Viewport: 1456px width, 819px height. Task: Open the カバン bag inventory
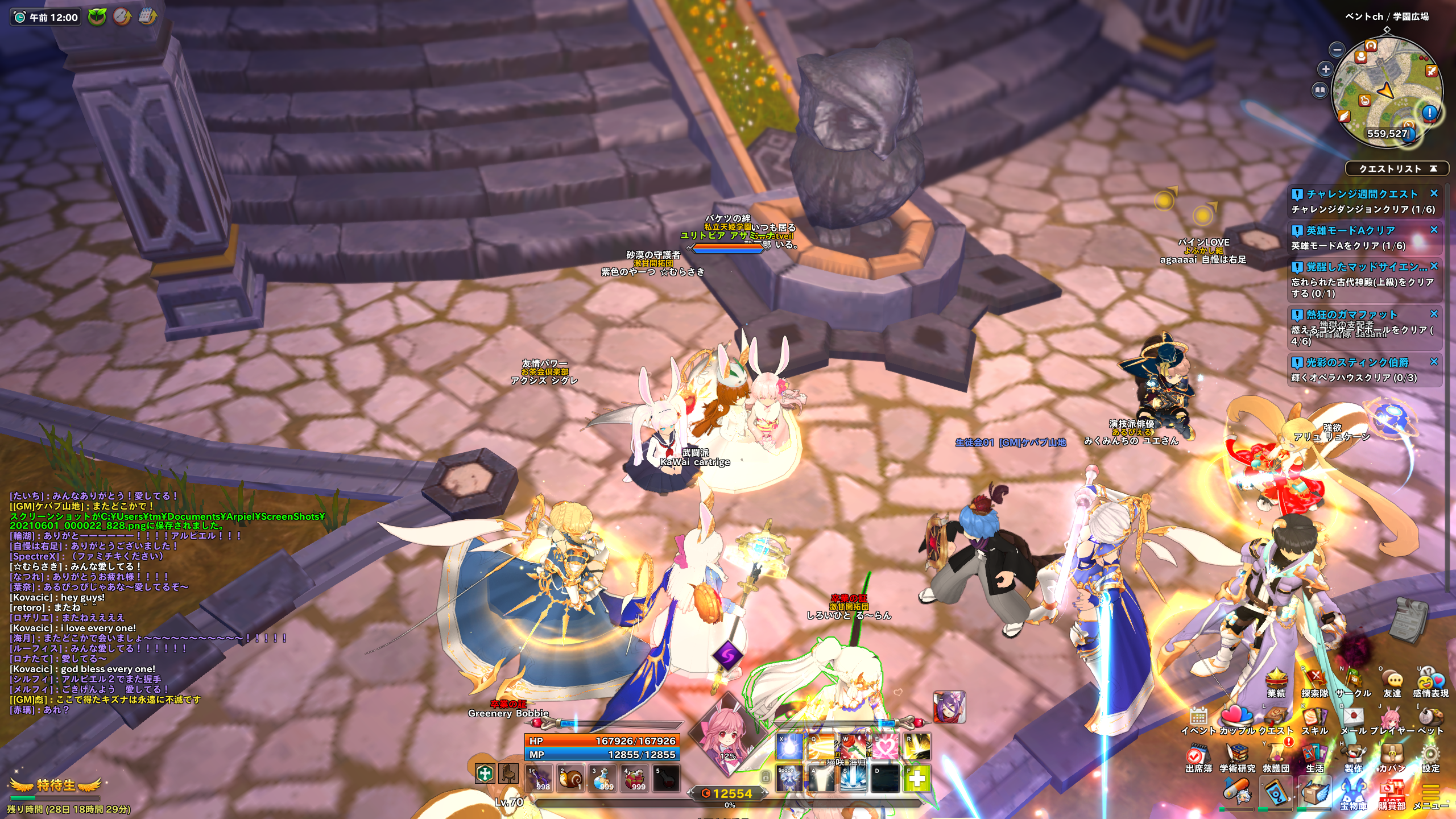coord(1392,755)
